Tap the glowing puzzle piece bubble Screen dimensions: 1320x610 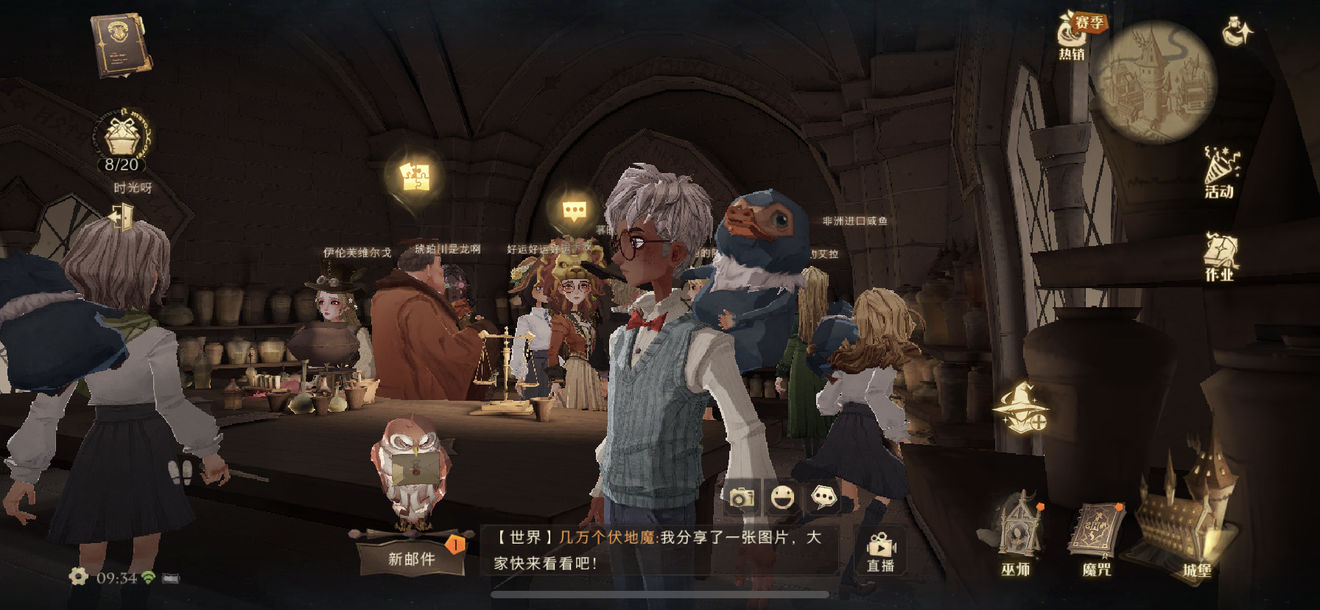(414, 177)
